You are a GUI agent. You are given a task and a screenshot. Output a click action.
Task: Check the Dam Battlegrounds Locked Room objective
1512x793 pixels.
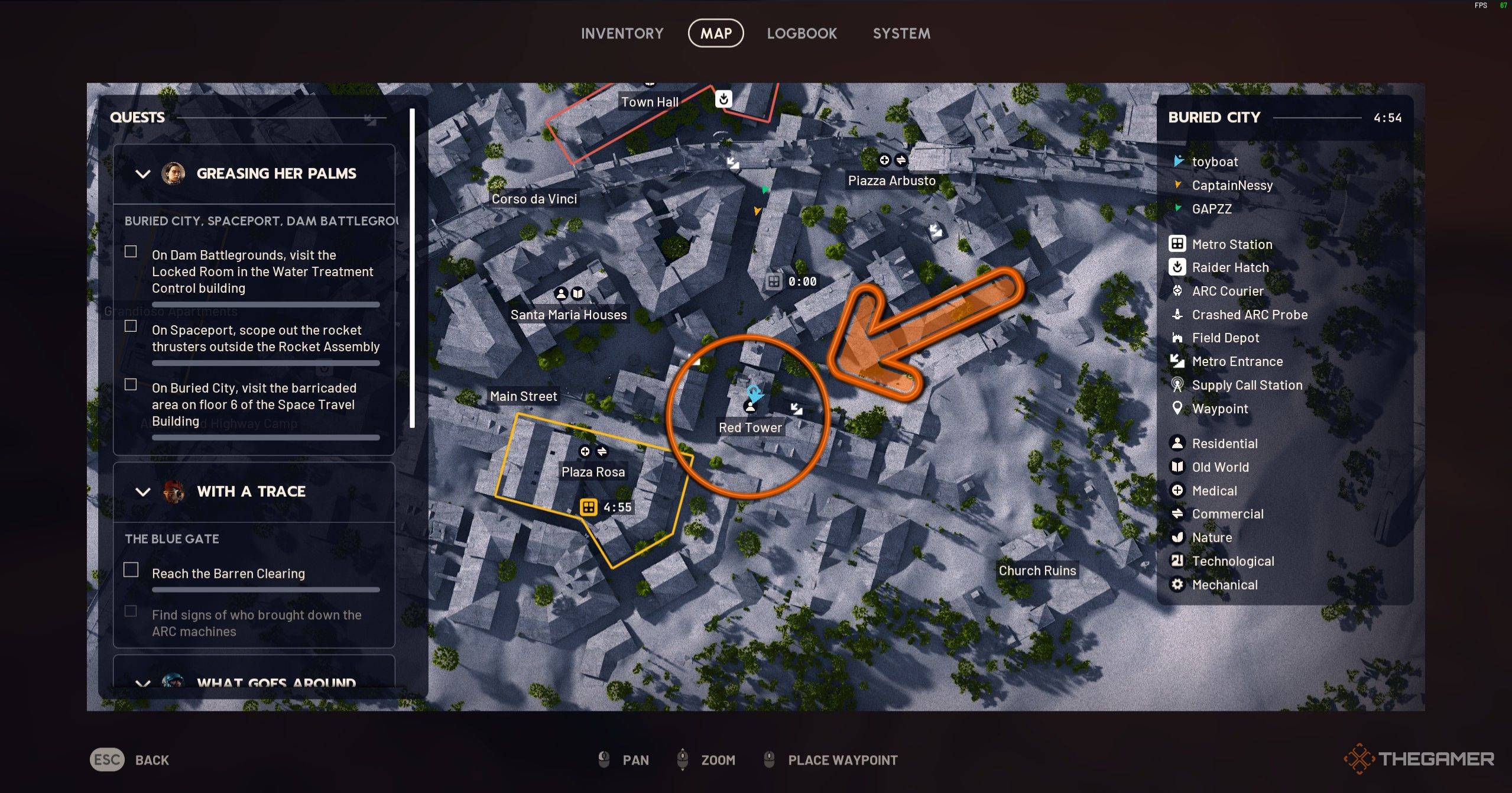pyautogui.click(x=129, y=251)
